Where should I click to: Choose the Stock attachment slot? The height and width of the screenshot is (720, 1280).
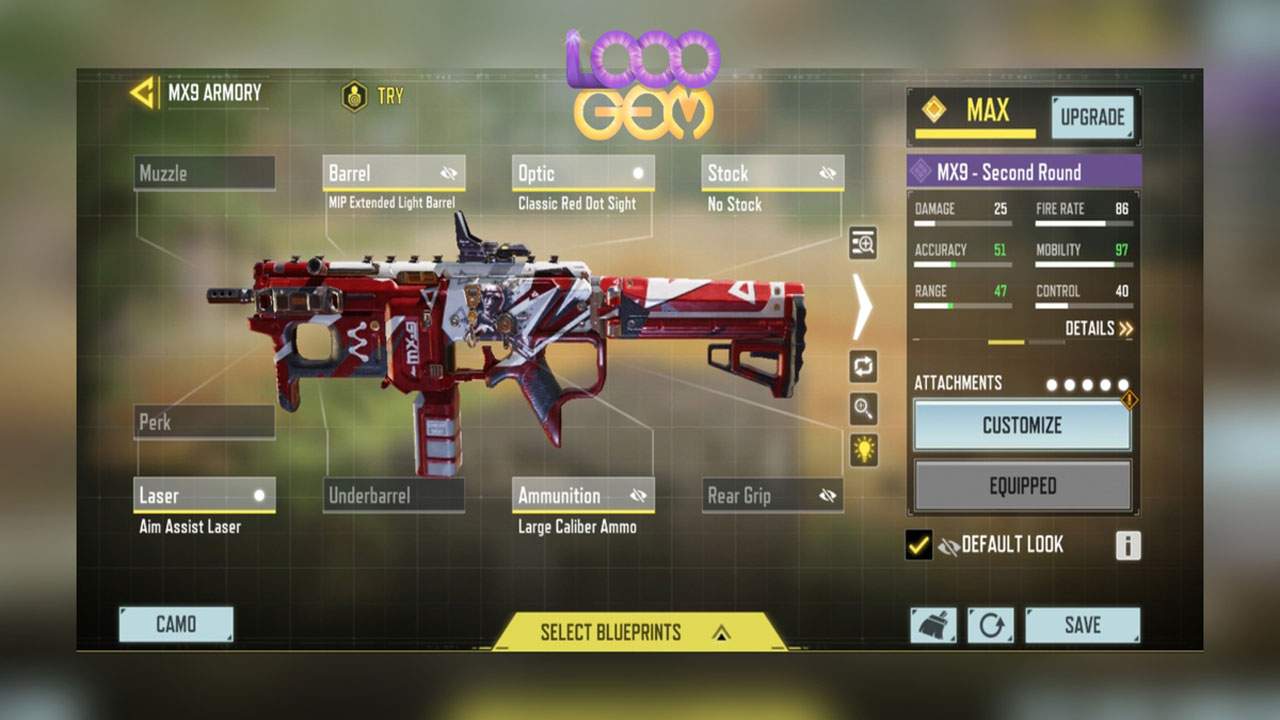(772, 173)
